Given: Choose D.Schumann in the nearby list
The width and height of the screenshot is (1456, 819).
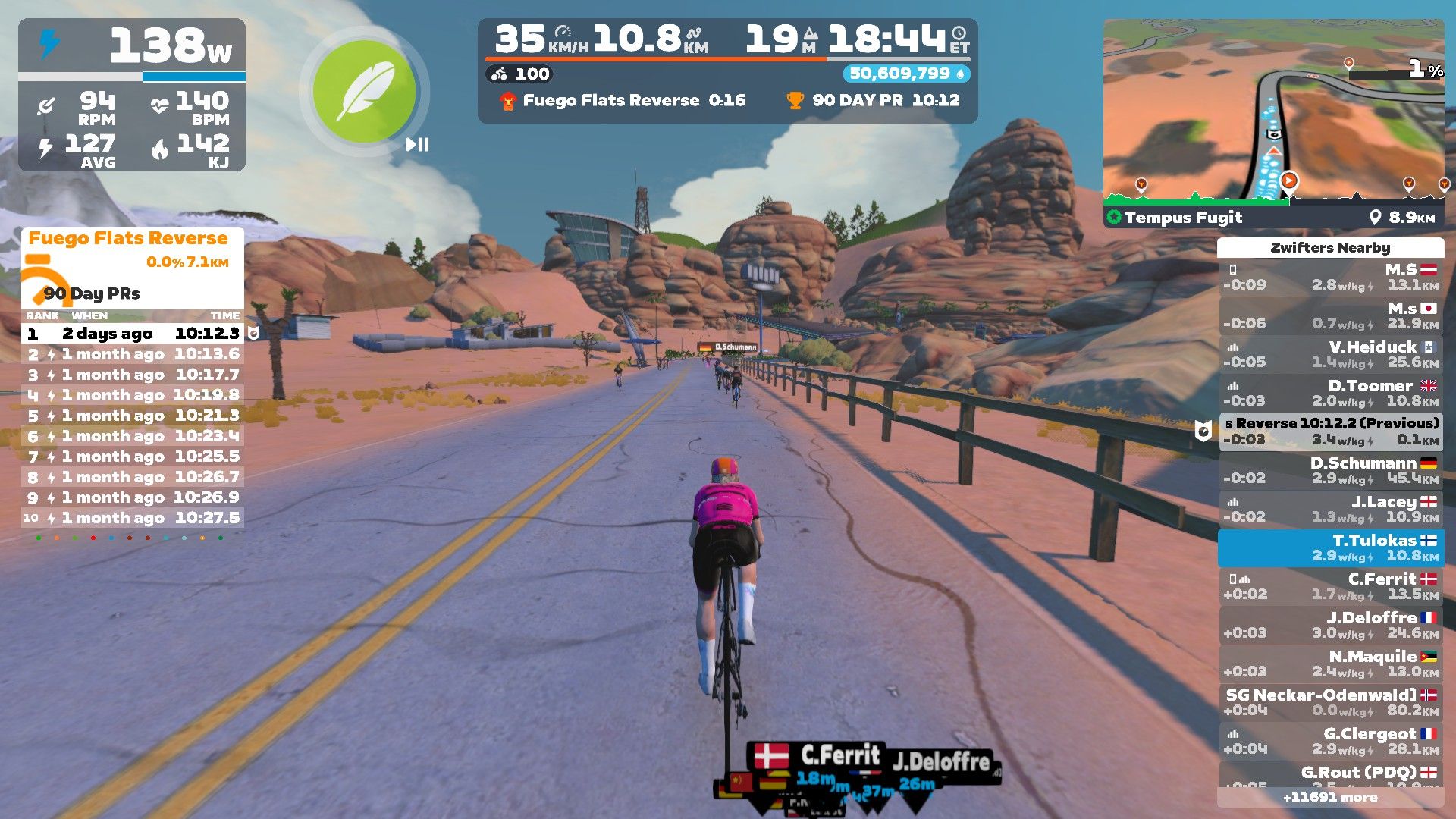Looking at the screenshot, I should 1331,470.
